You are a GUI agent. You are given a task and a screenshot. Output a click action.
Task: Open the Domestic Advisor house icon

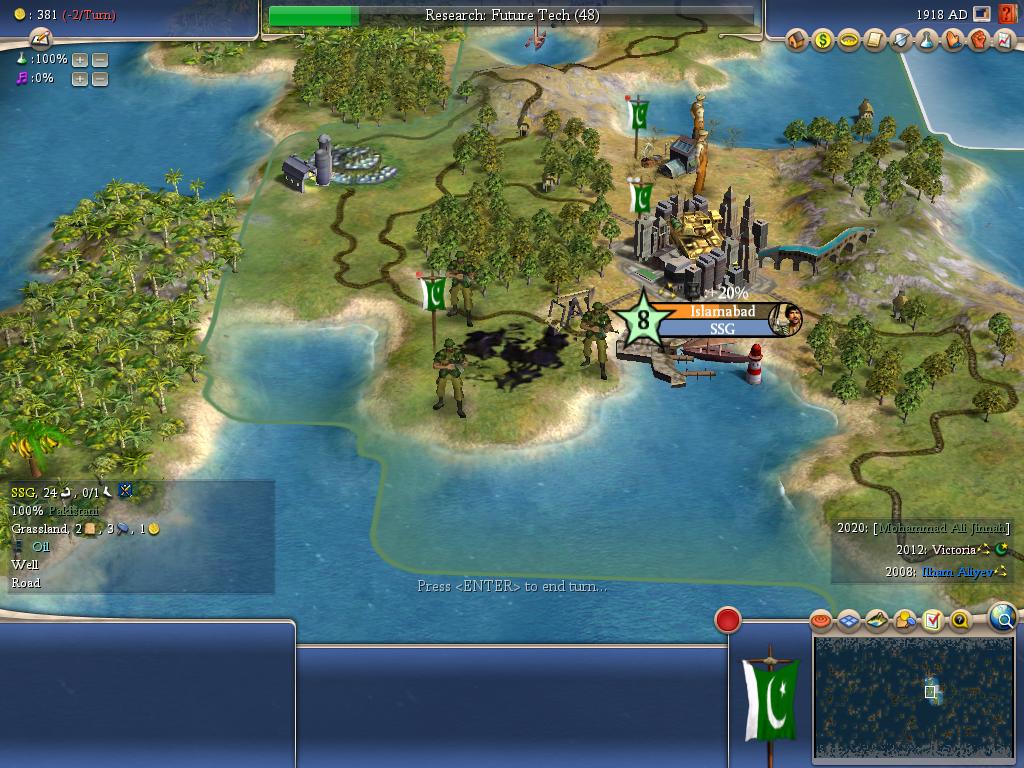[x=797, y=41]
